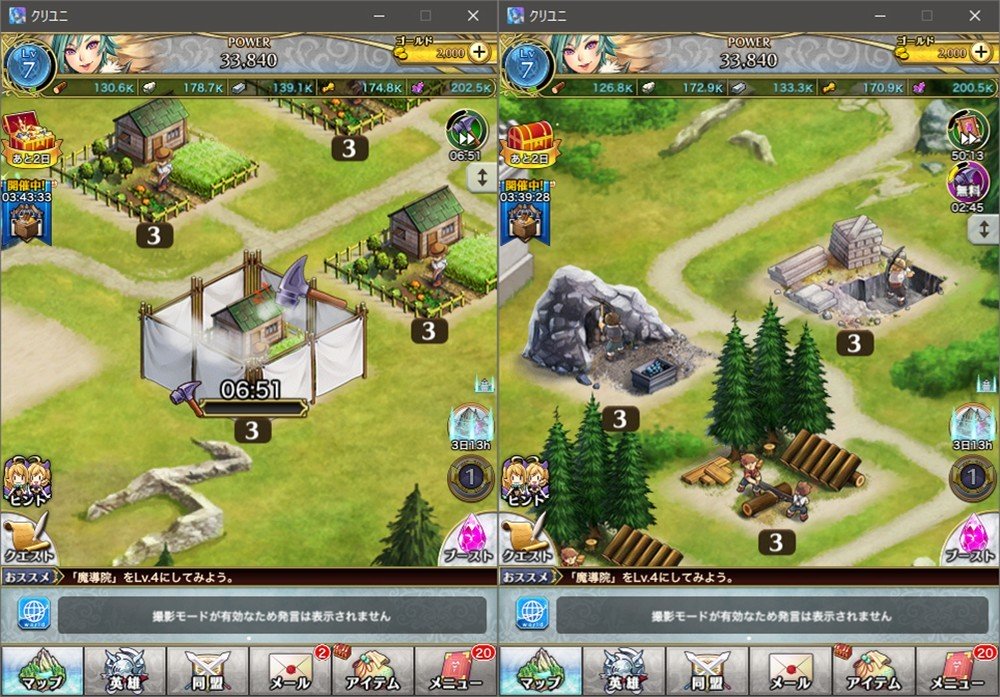Toggle the up-down arrow button, left window
Viewport: 1000px width, 697px height.
[x=483, y=179]
